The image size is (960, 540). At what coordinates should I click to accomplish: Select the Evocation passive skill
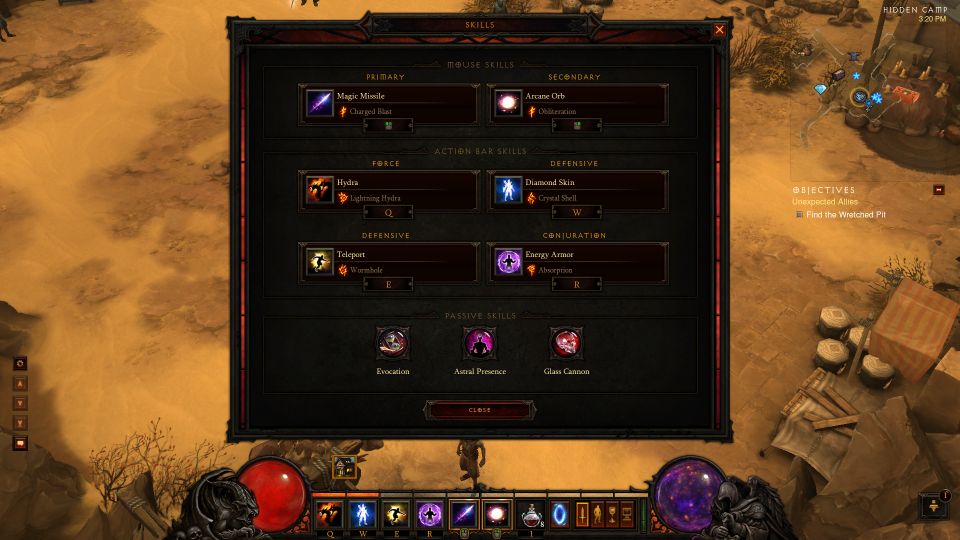click(x=391, y=345)
